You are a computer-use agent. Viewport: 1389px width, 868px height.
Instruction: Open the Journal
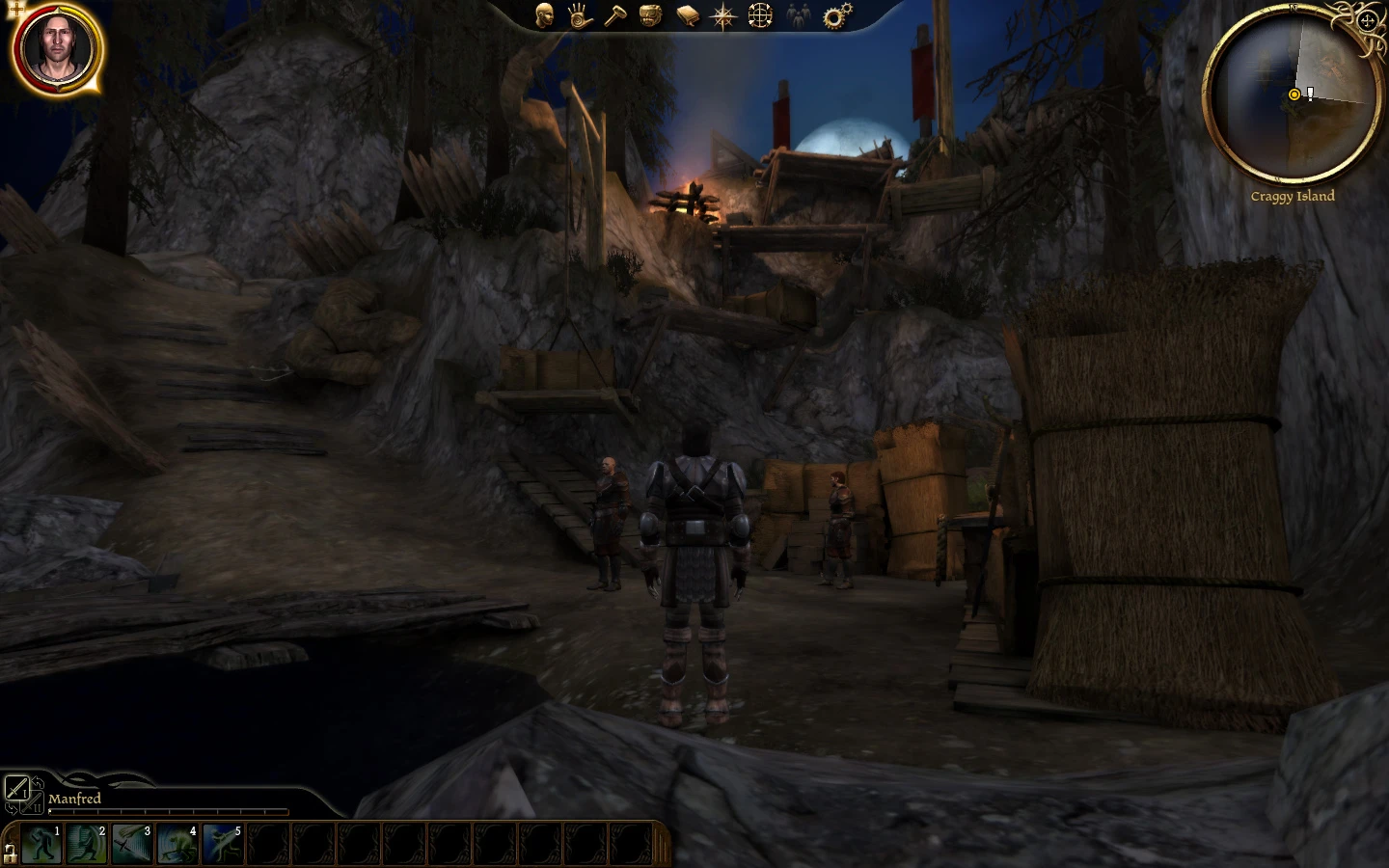(687, 14)
